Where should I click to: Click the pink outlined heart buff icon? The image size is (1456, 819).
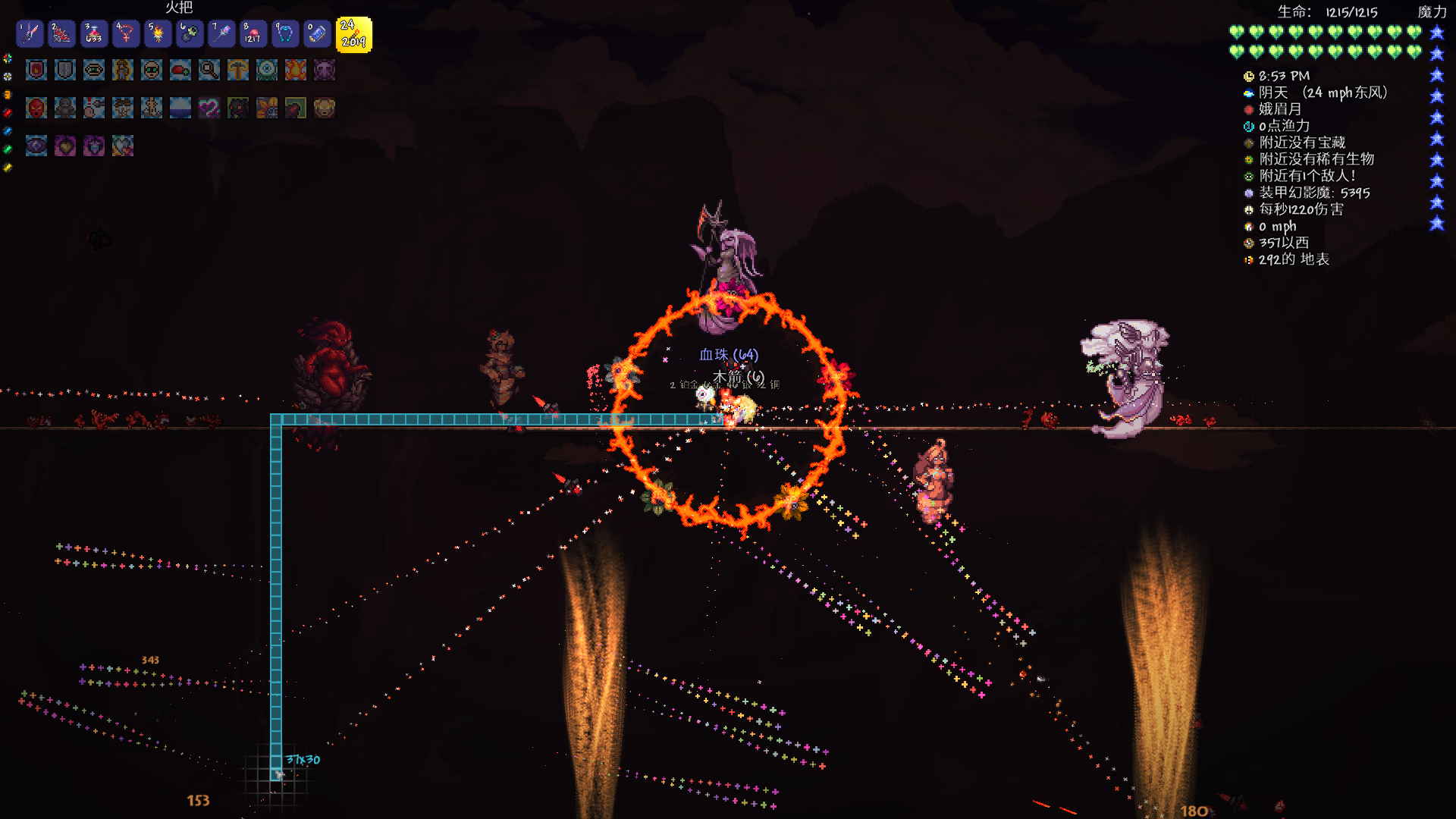click(209, 108)
